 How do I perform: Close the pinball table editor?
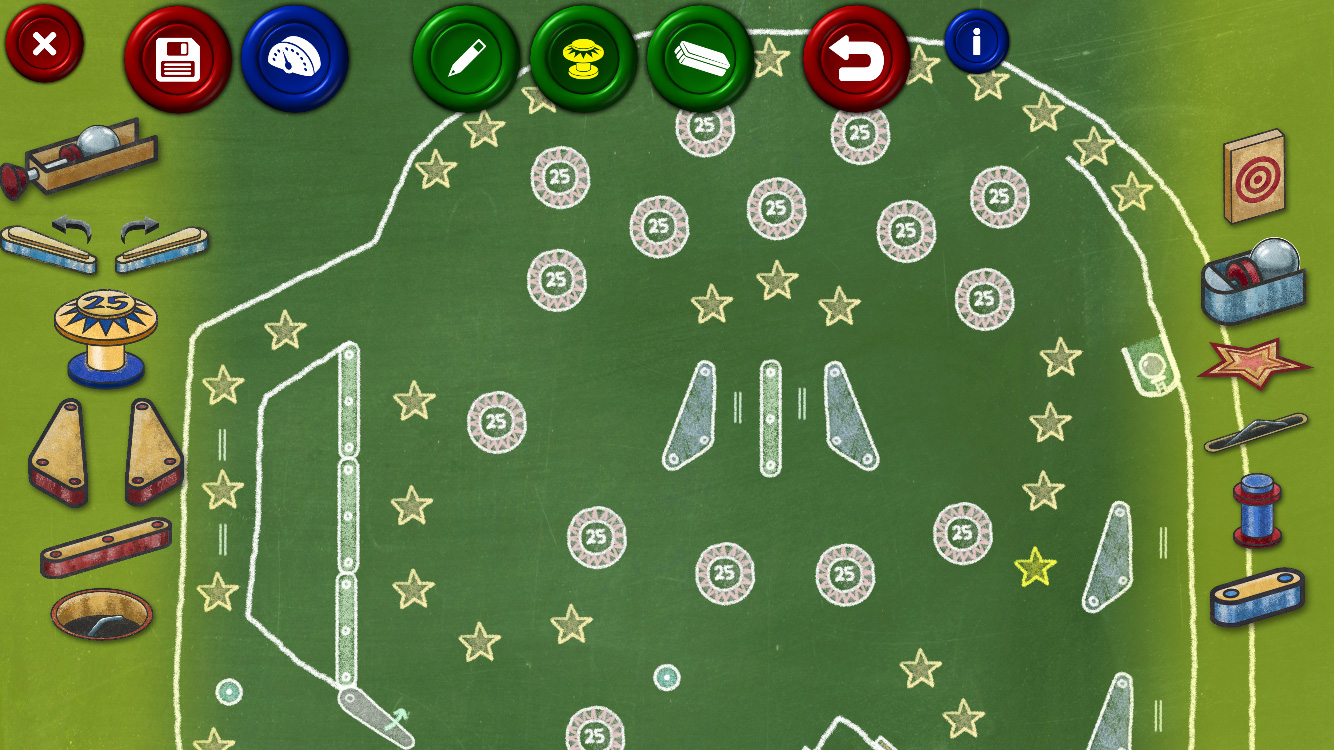(x=44, y=43)
